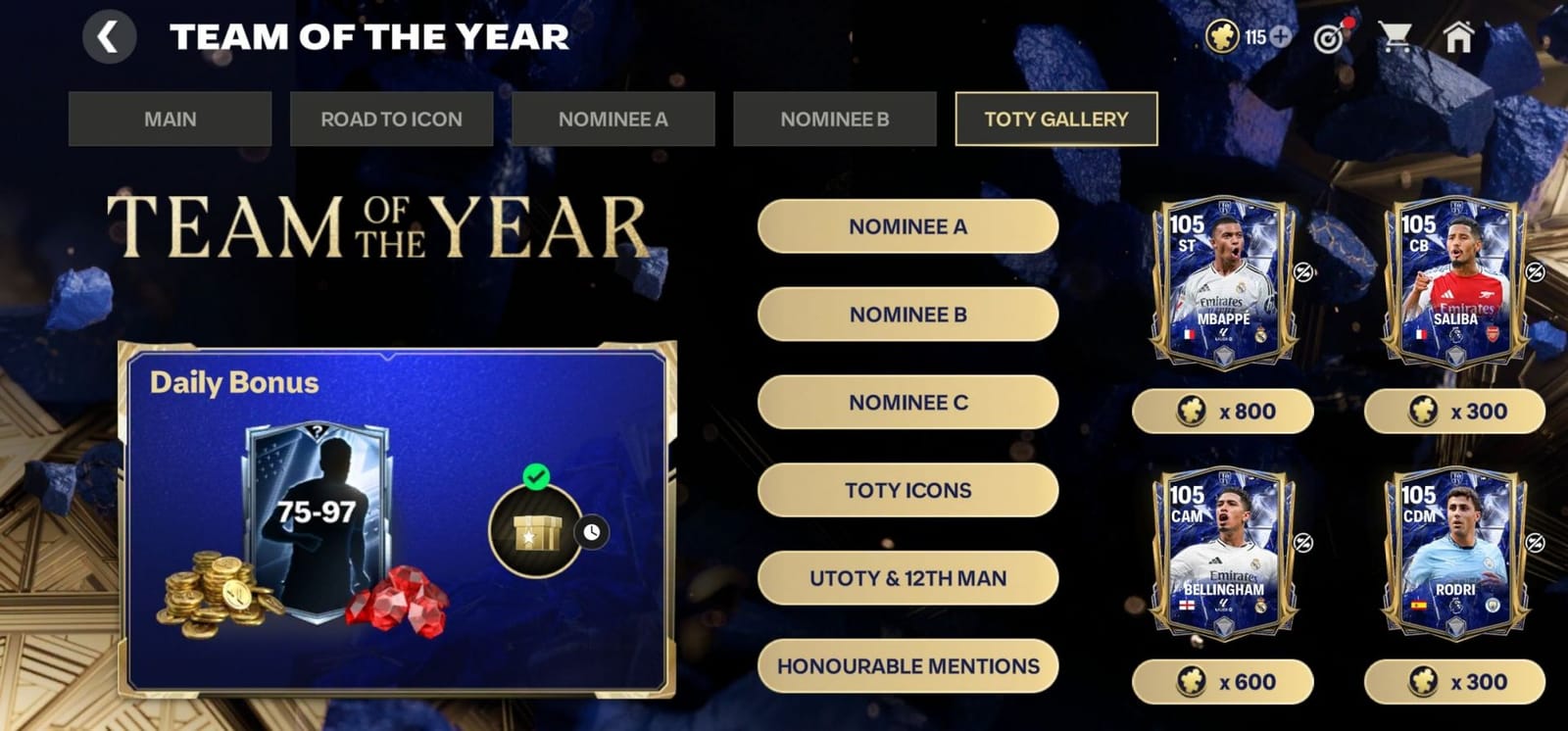Expand the TOTY ICONS section
Image resolution: width=1568 pixels, height=731 pixels.
pos(906,490)
